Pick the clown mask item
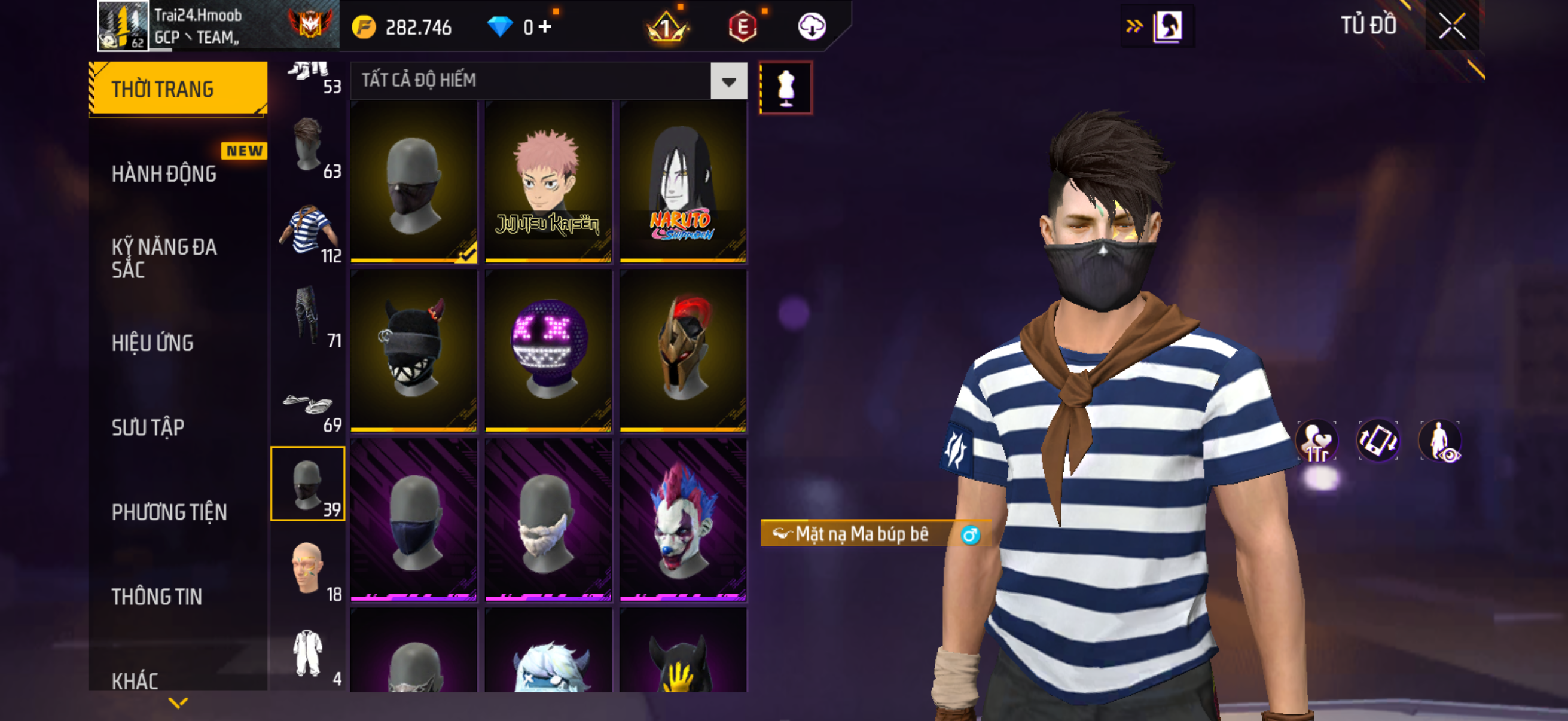Screen dimensions: 1568x721 click(682, 520)
